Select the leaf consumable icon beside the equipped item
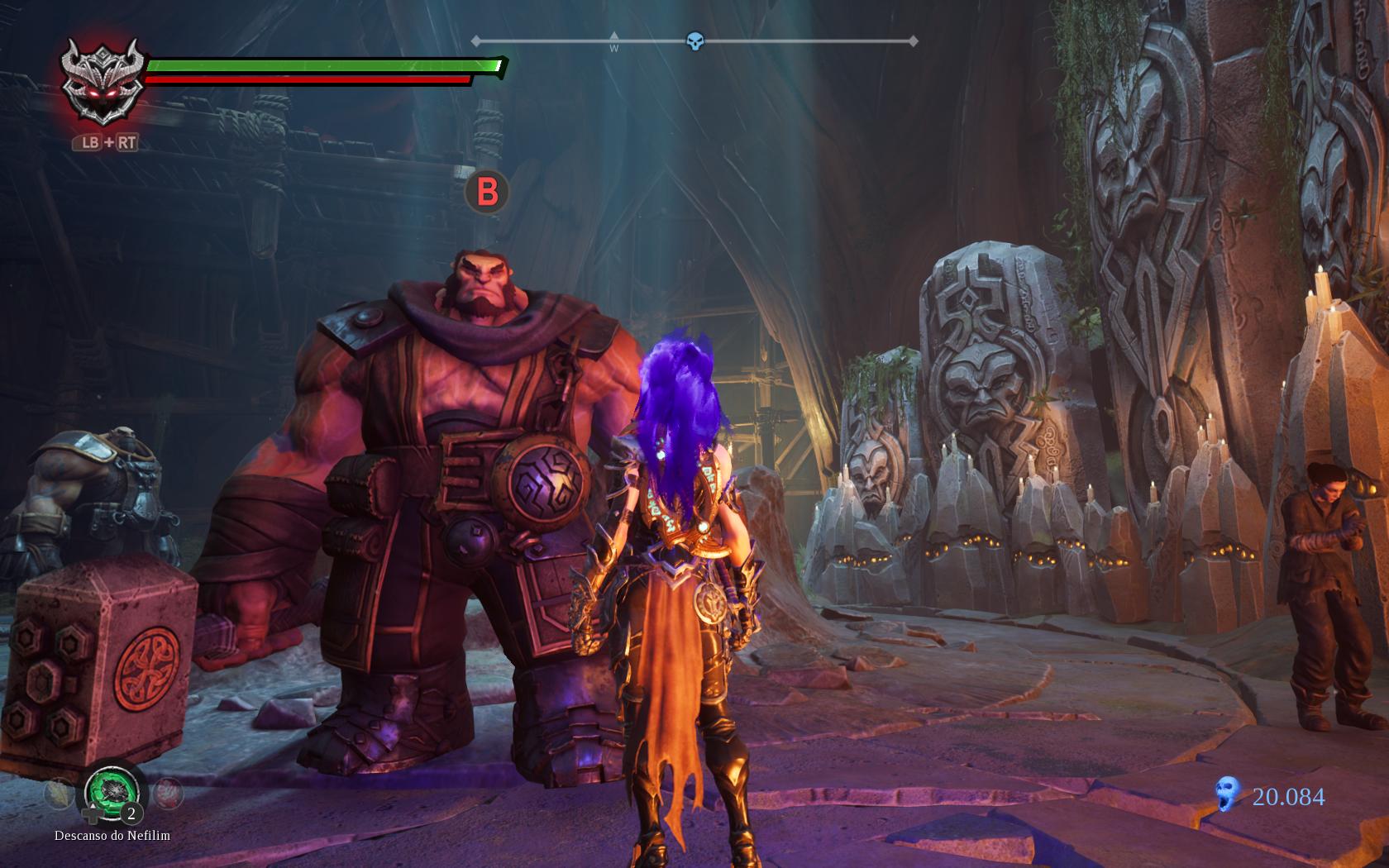 coord(59,792)
